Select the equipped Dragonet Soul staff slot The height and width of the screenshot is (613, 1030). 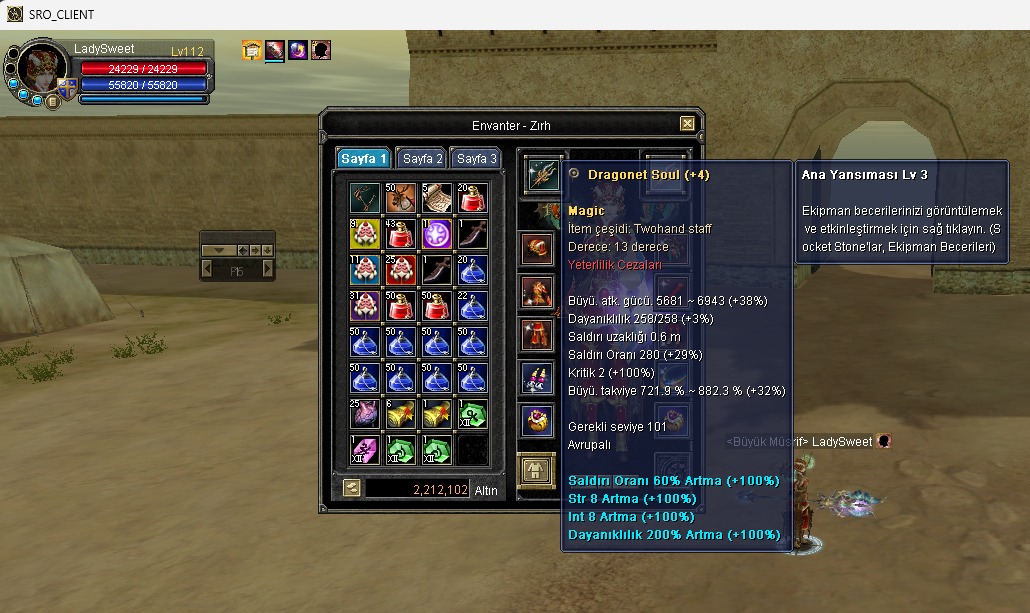541,175
